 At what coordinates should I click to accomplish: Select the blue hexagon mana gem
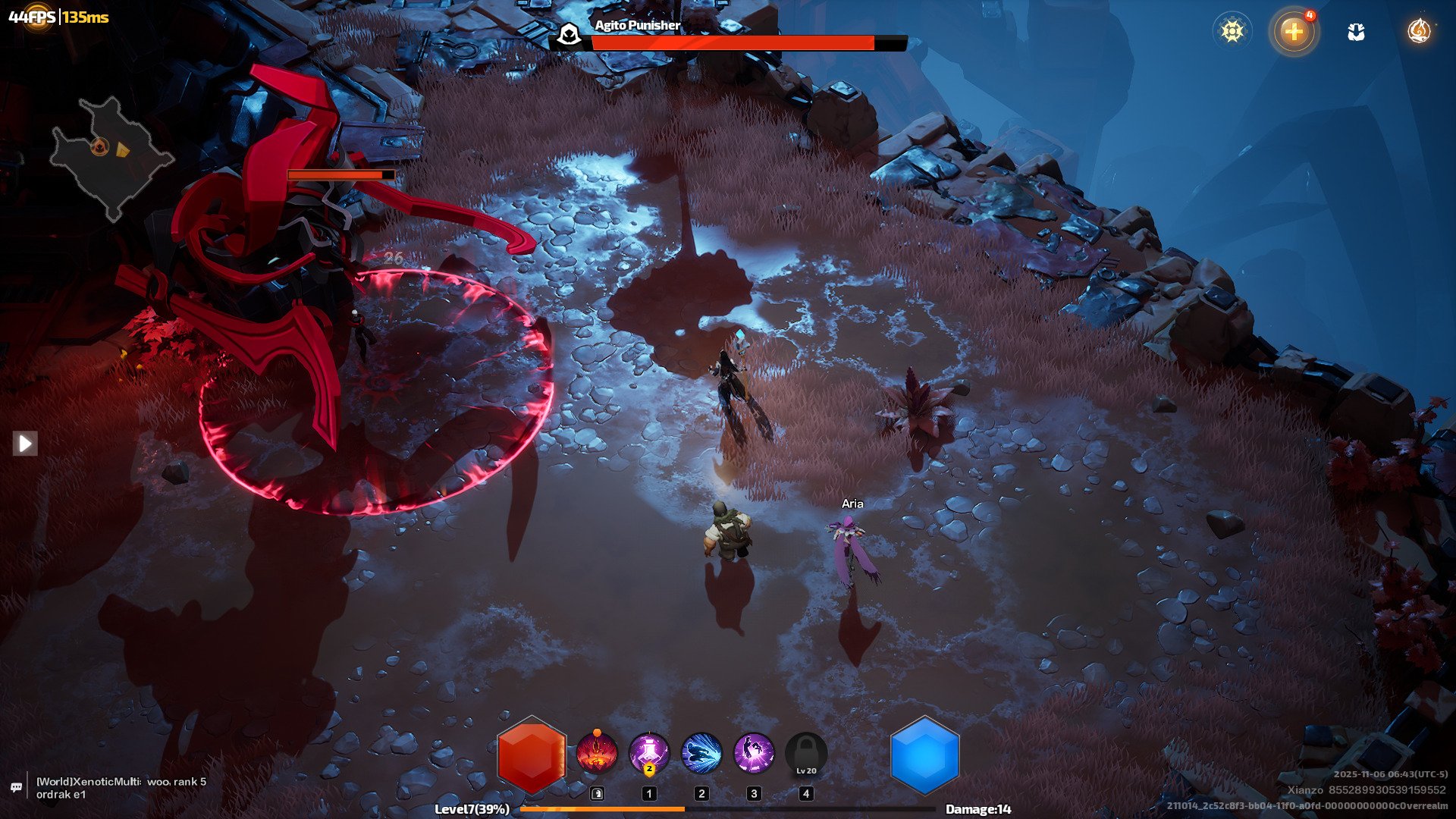point(924,755)
